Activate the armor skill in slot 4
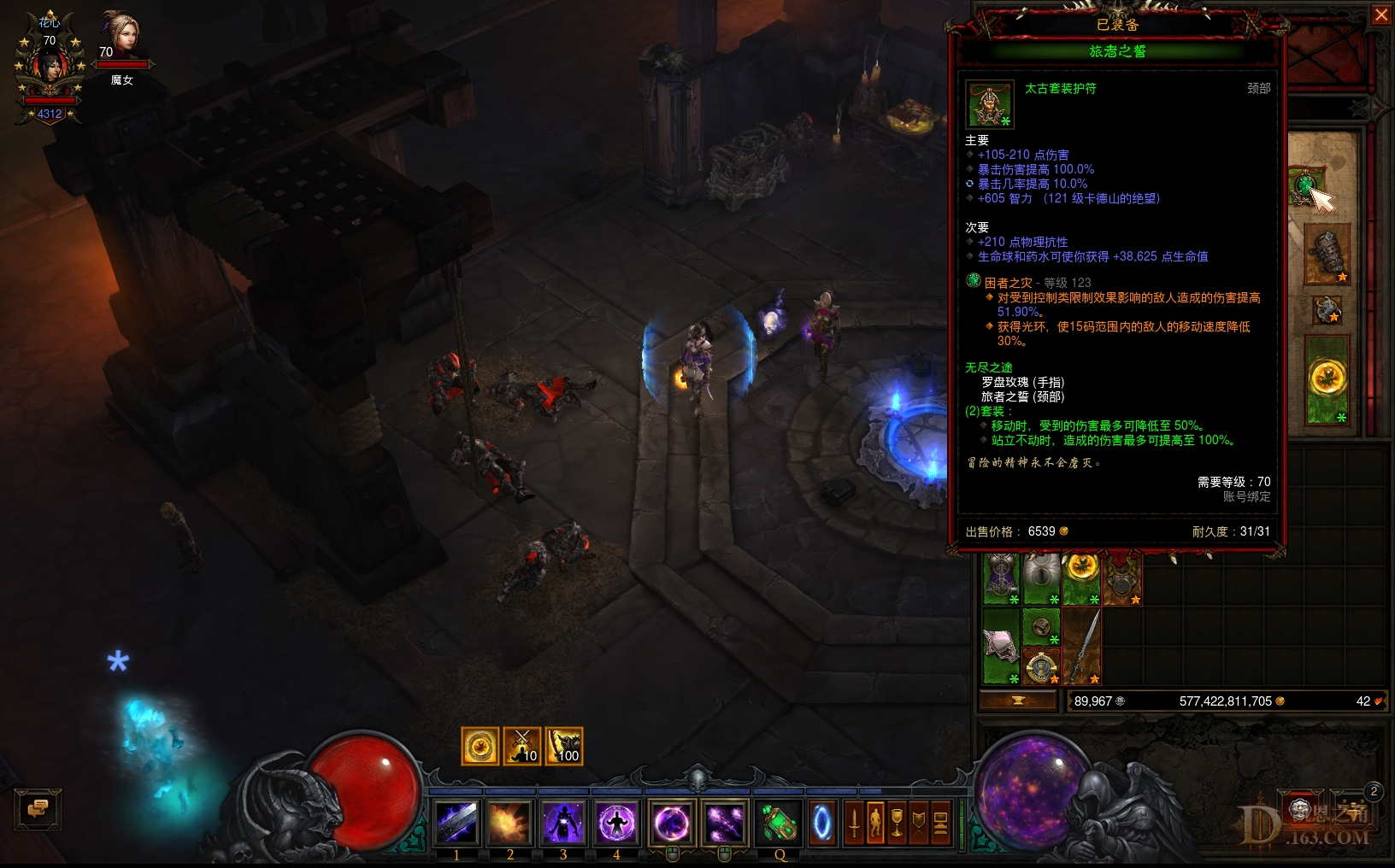Screen dimensions: 1395x868 (617, 822)
